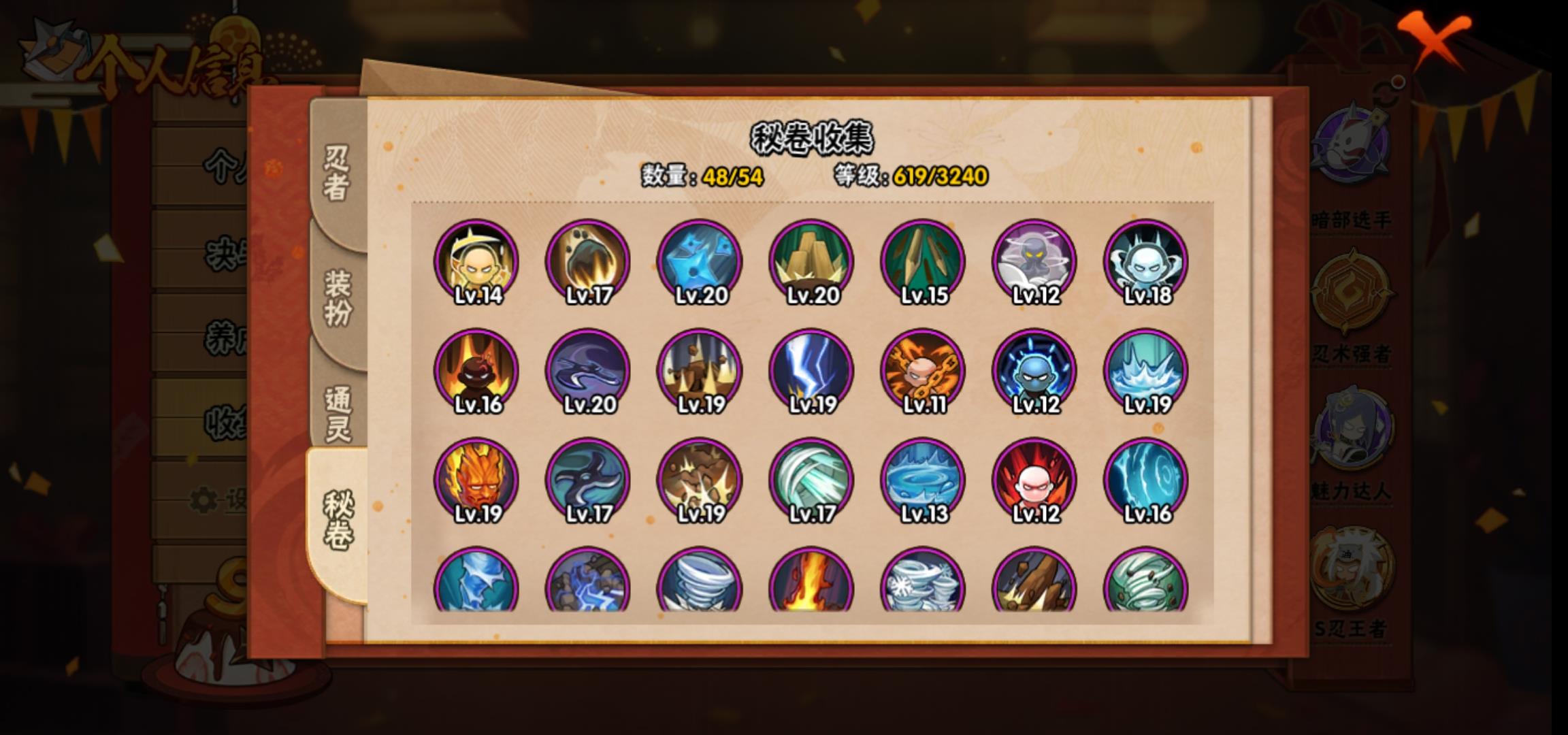Open the wooden pillars scroll Lv.20

tap(811, 262)
